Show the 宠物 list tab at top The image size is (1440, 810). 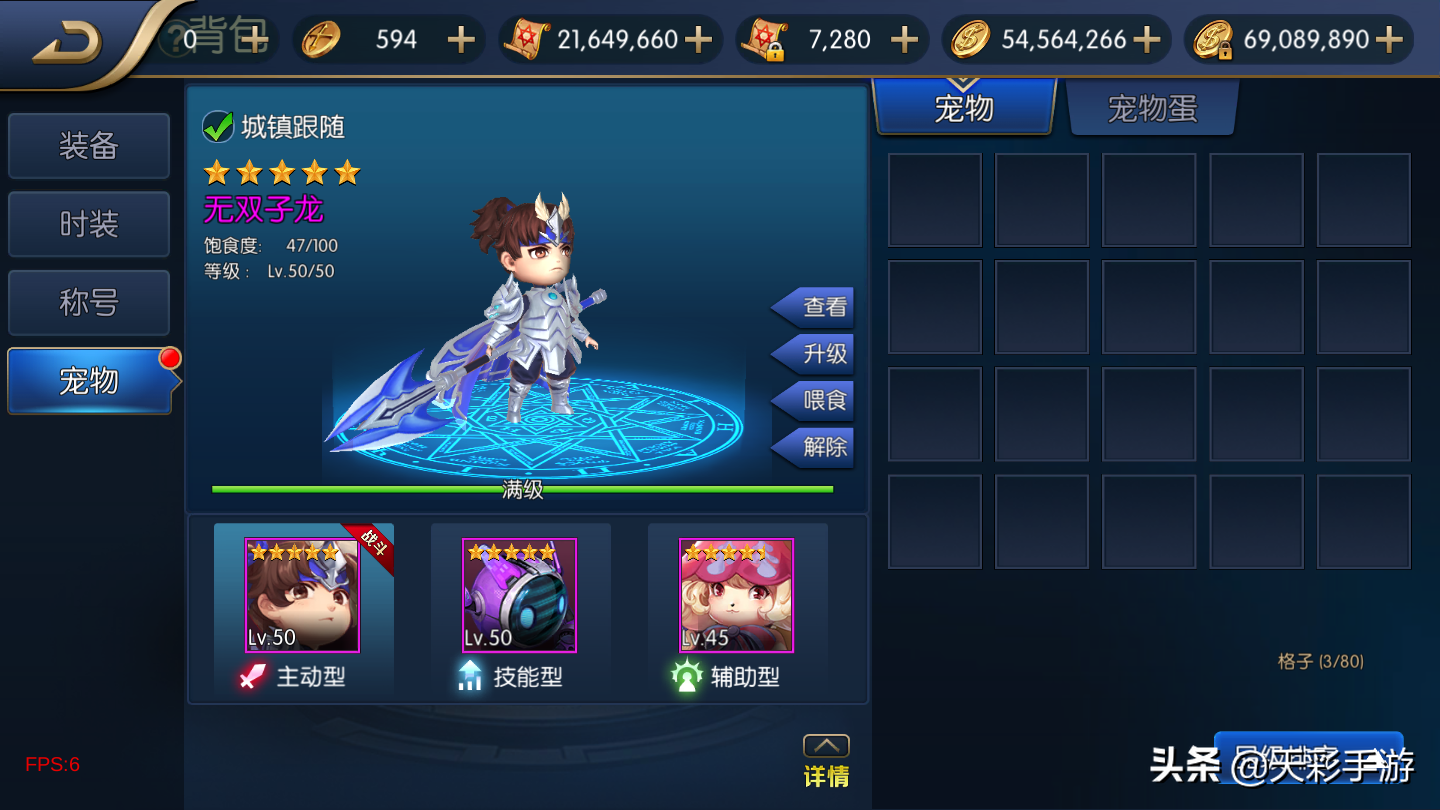tap(964, 108)
